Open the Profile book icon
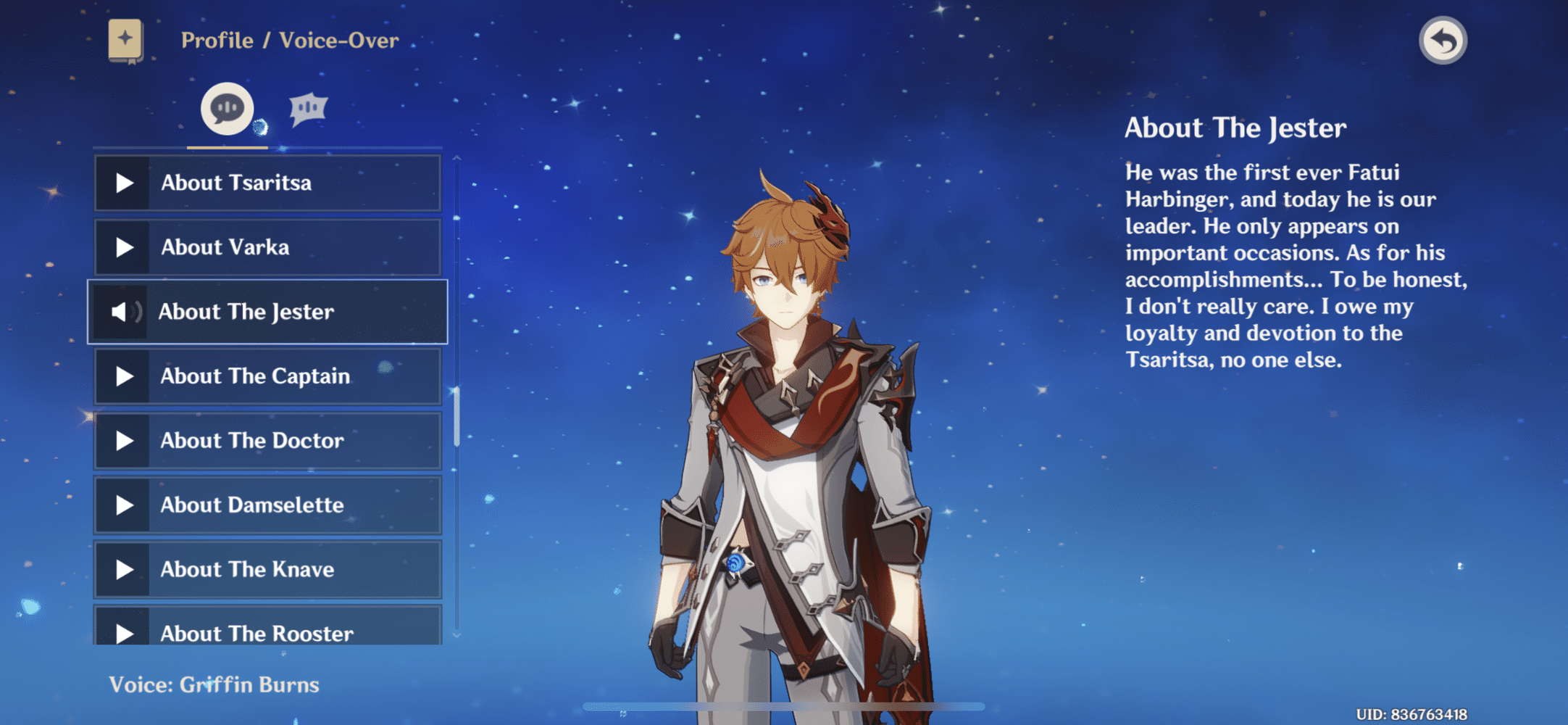Screen dimensions: 1568x725 [x=125, y=41]
